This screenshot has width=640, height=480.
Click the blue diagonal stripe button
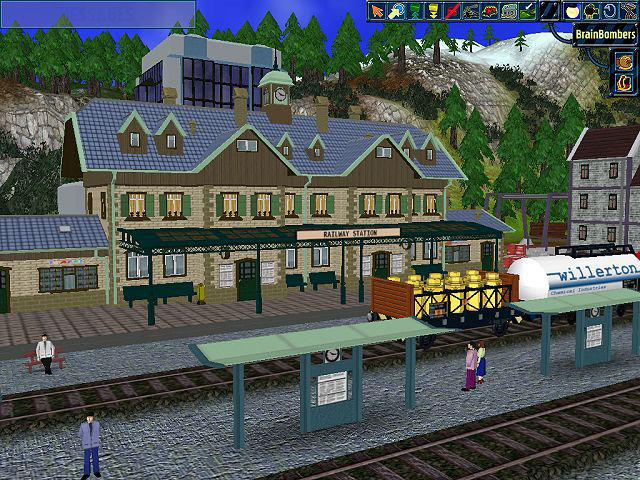[x=549, y=10]
